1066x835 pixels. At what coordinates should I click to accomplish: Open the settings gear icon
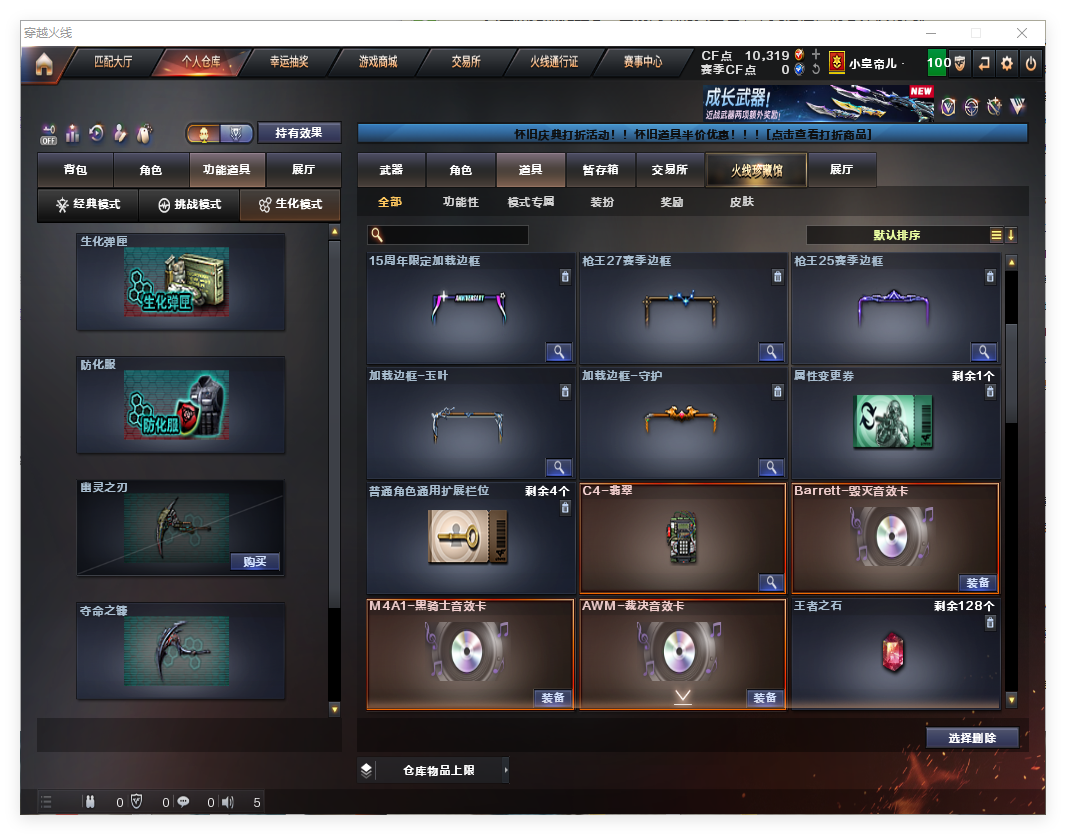coord(1007,63)
